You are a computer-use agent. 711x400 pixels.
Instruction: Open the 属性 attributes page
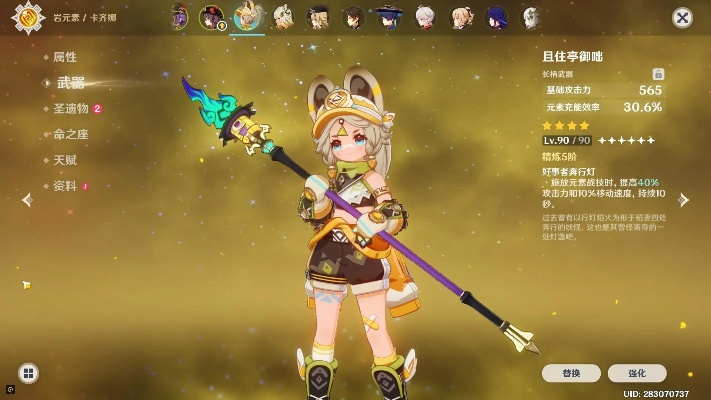click(65, 57)
